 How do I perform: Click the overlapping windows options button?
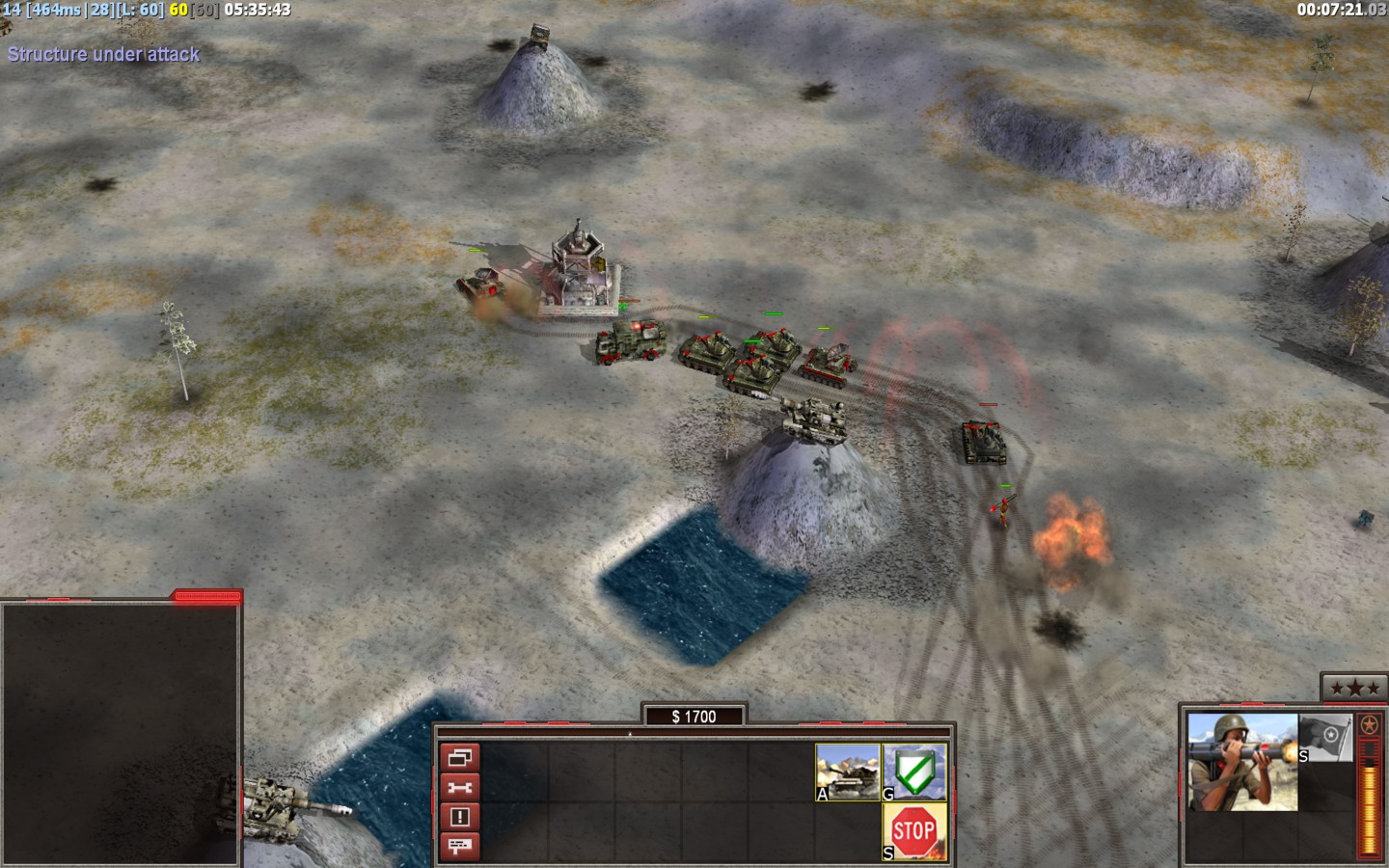click(460, 757)
